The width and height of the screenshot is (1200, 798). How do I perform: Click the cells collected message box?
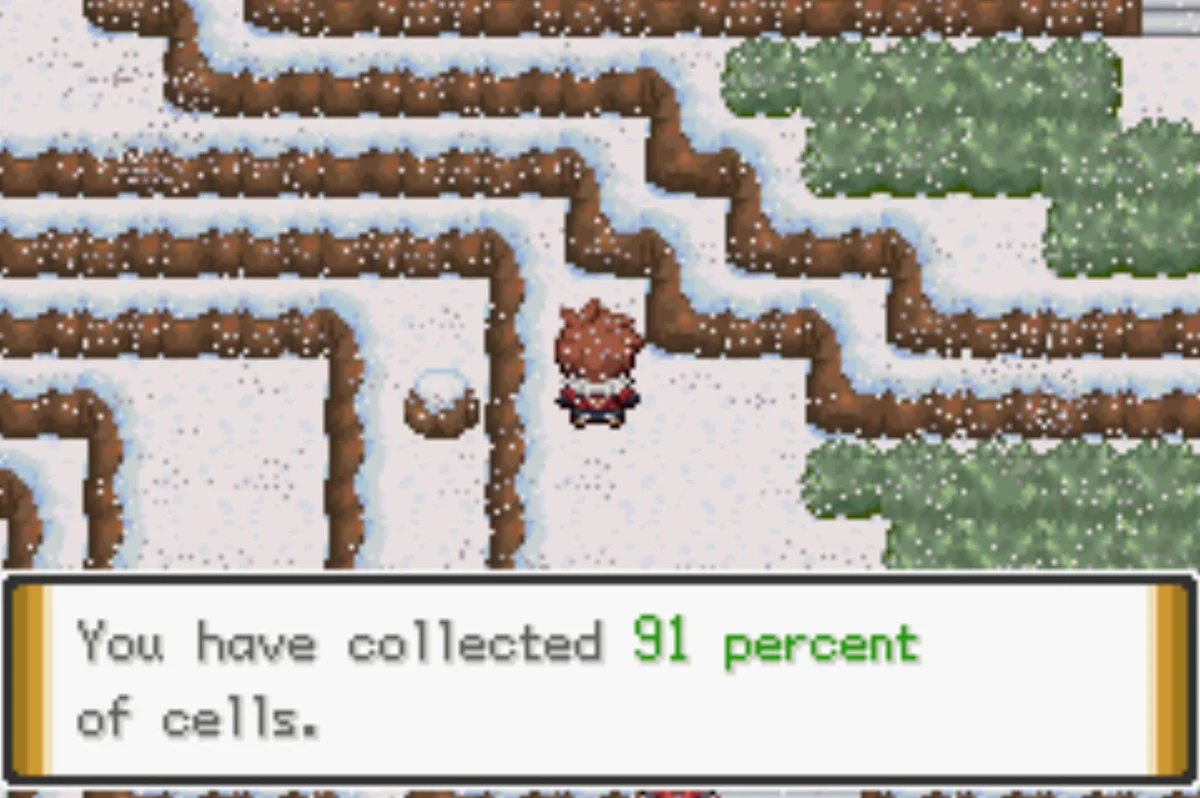tap(600, 678)
